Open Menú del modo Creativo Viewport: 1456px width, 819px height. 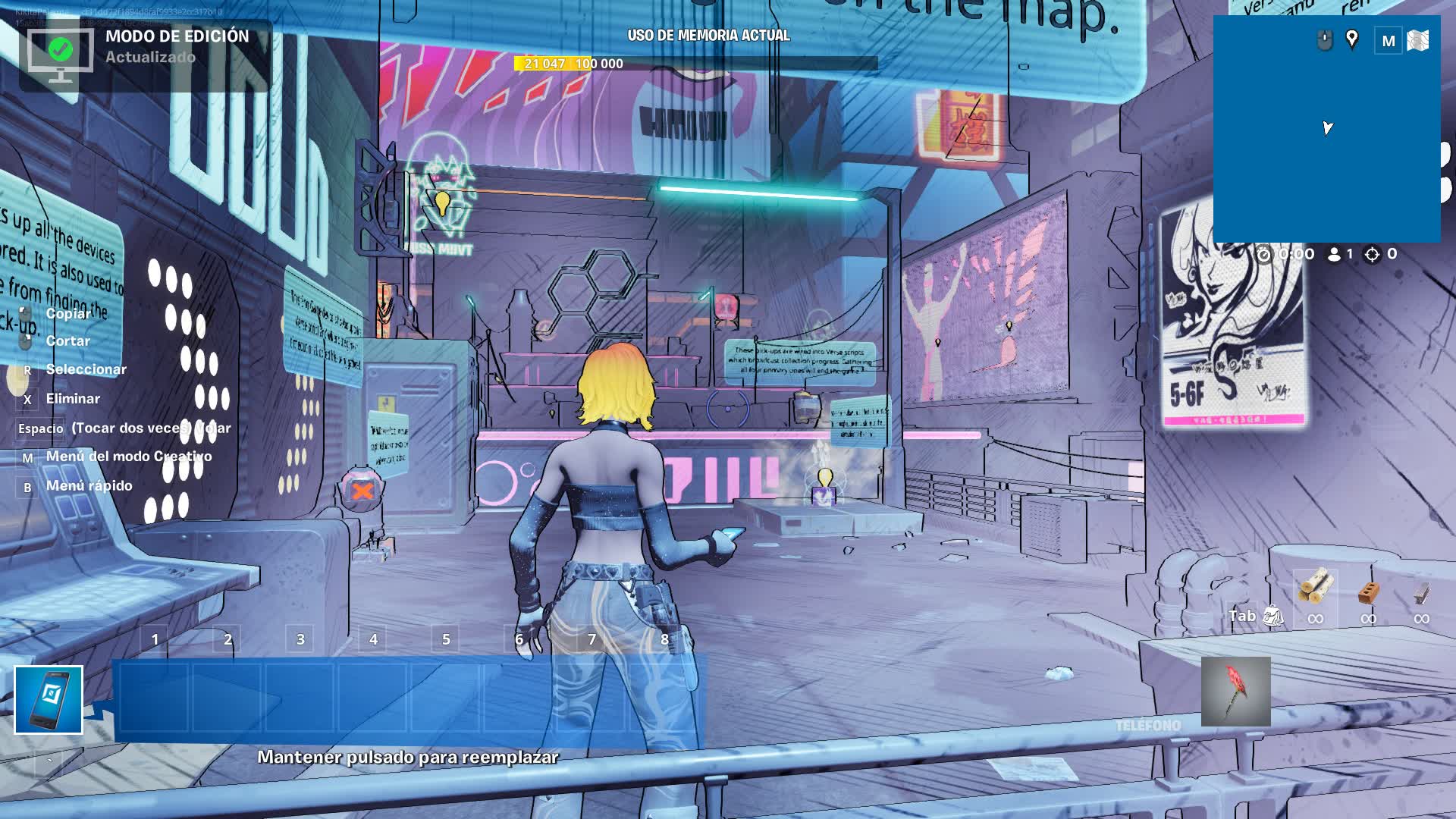(x=129, y=457)
